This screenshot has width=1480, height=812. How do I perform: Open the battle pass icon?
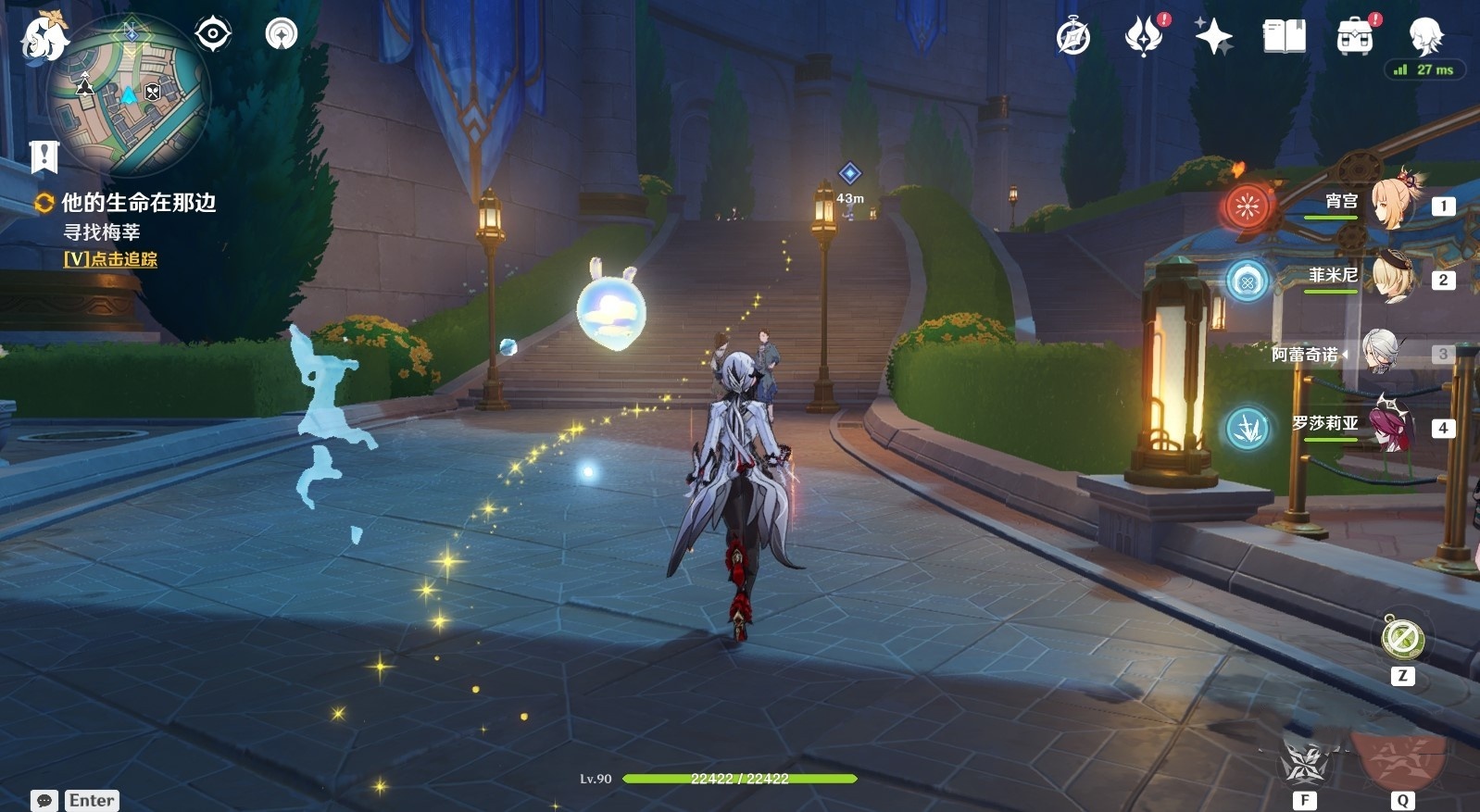click(1144, 37)
